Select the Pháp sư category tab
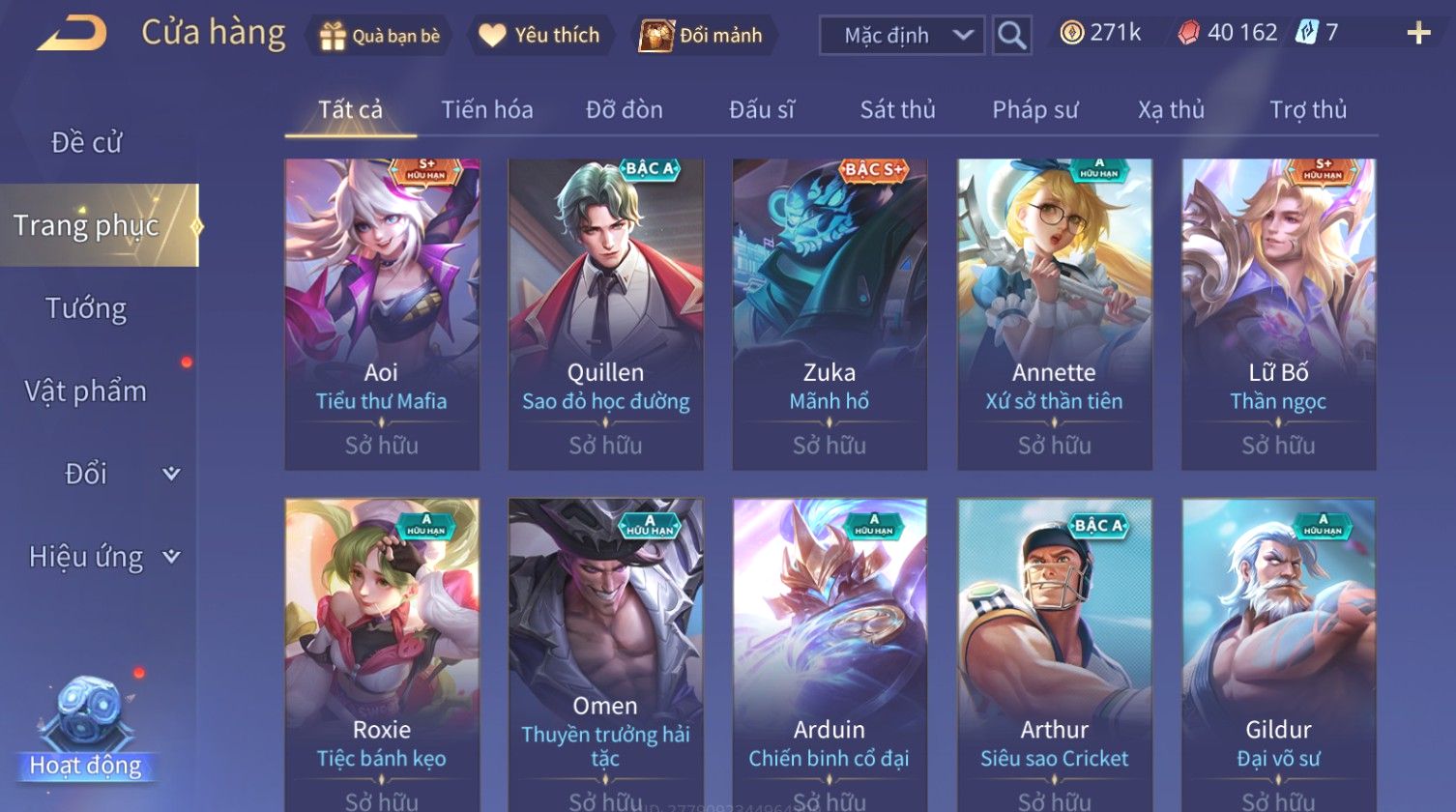The height and width of the screenshot is (812, 1456). click(x=1034, y=109)
